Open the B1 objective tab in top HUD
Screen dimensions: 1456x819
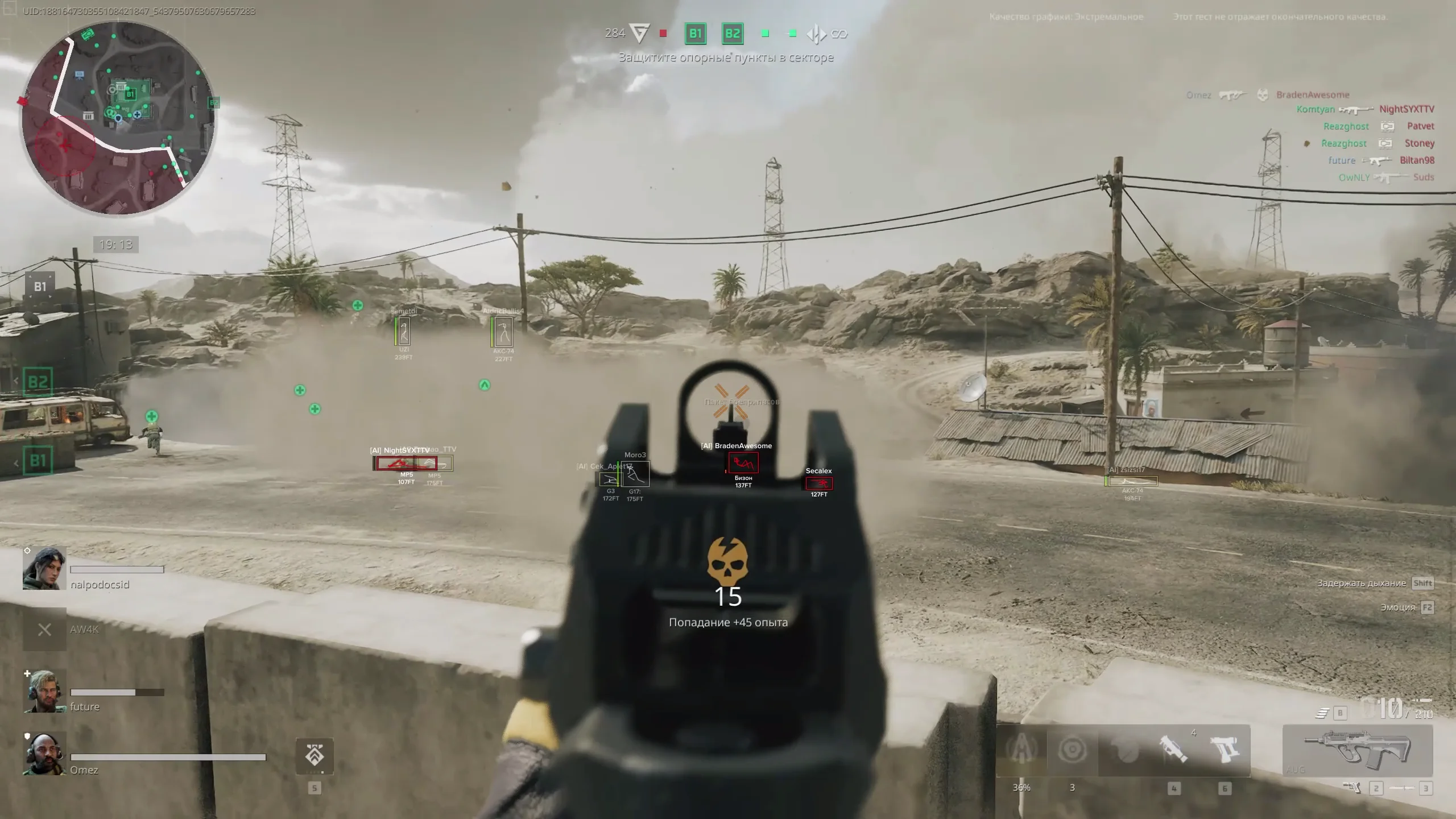point(695,33)
